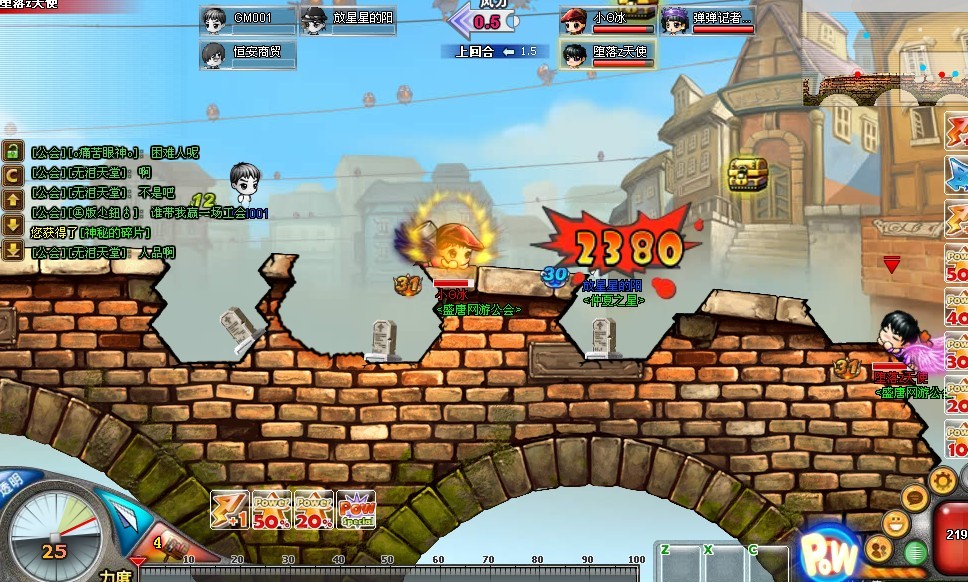Open the smiley face emote menu
Image resolution: width=968 pixels, height=582 pixels.
[x=895, y=522]
